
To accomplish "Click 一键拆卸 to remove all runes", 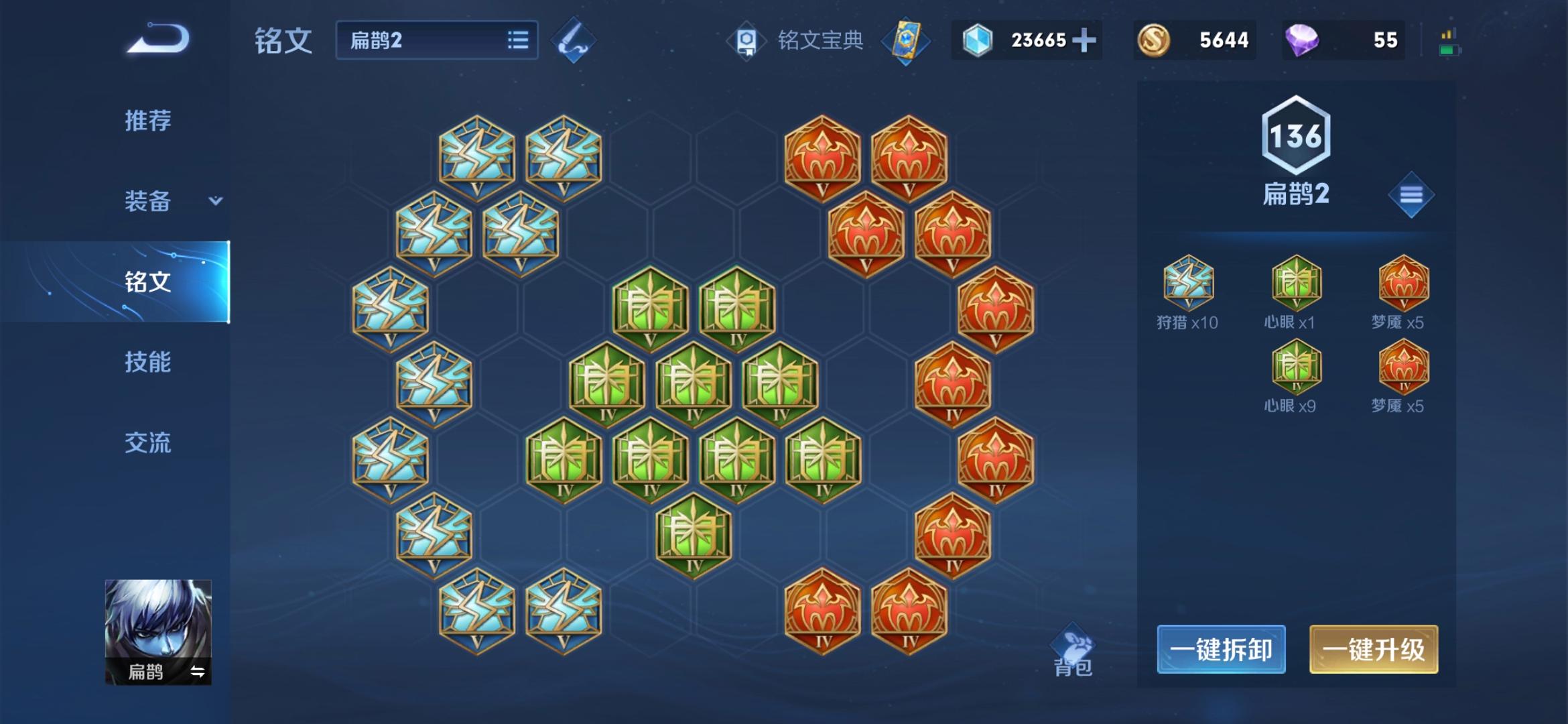I will click(1221, 649).
